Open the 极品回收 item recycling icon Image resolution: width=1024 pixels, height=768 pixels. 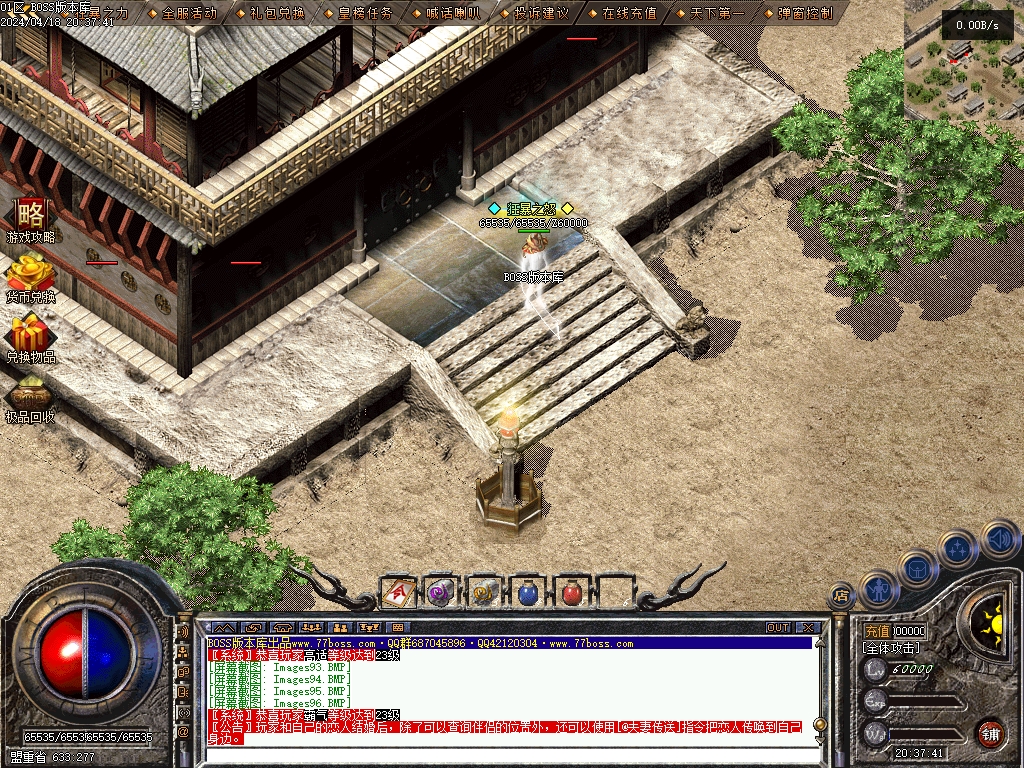pyautogui.click(x=31, y=399)
